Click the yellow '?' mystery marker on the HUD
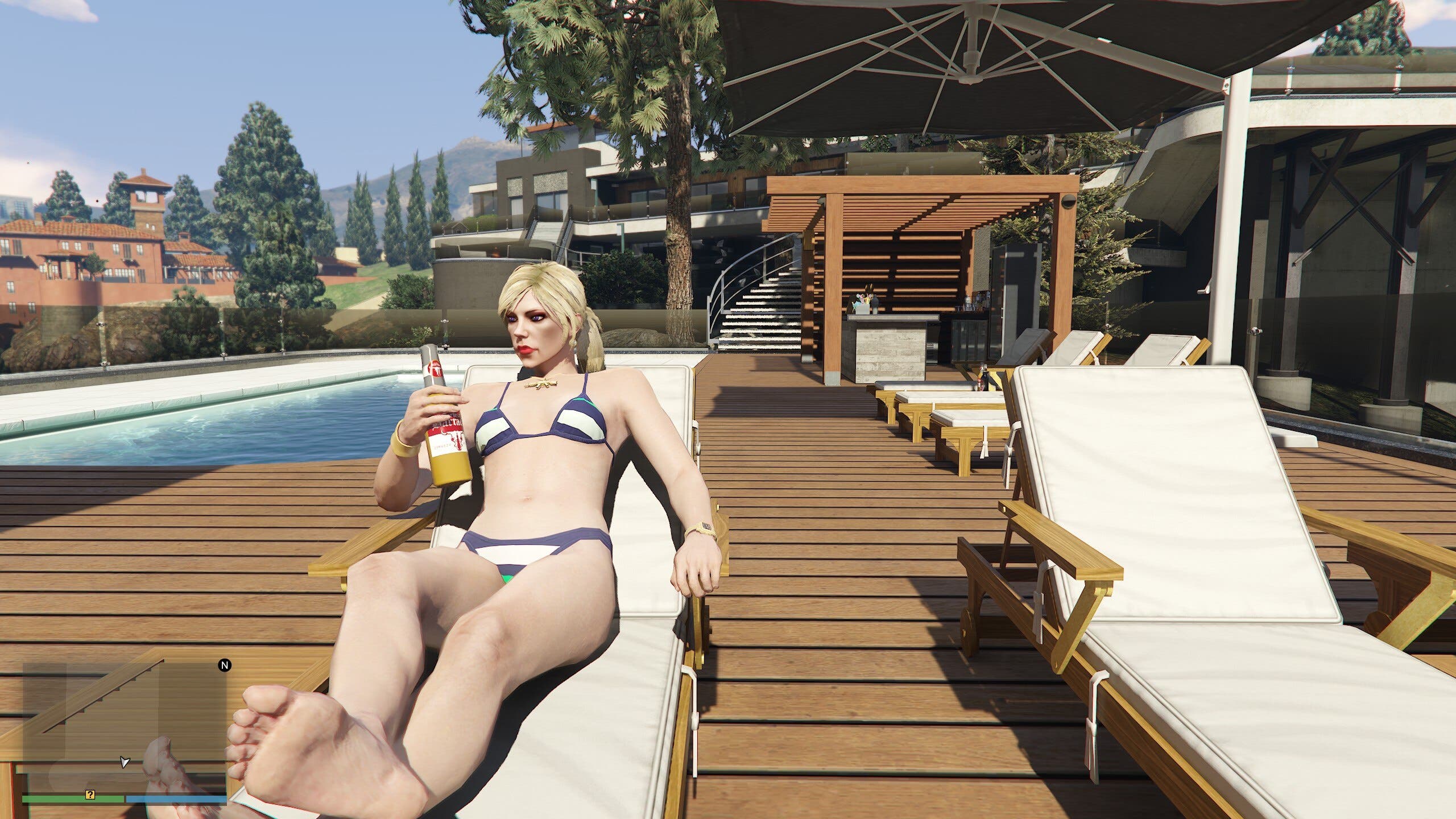This screenshot has width=1456, height=819. click(x=90, y=797)
